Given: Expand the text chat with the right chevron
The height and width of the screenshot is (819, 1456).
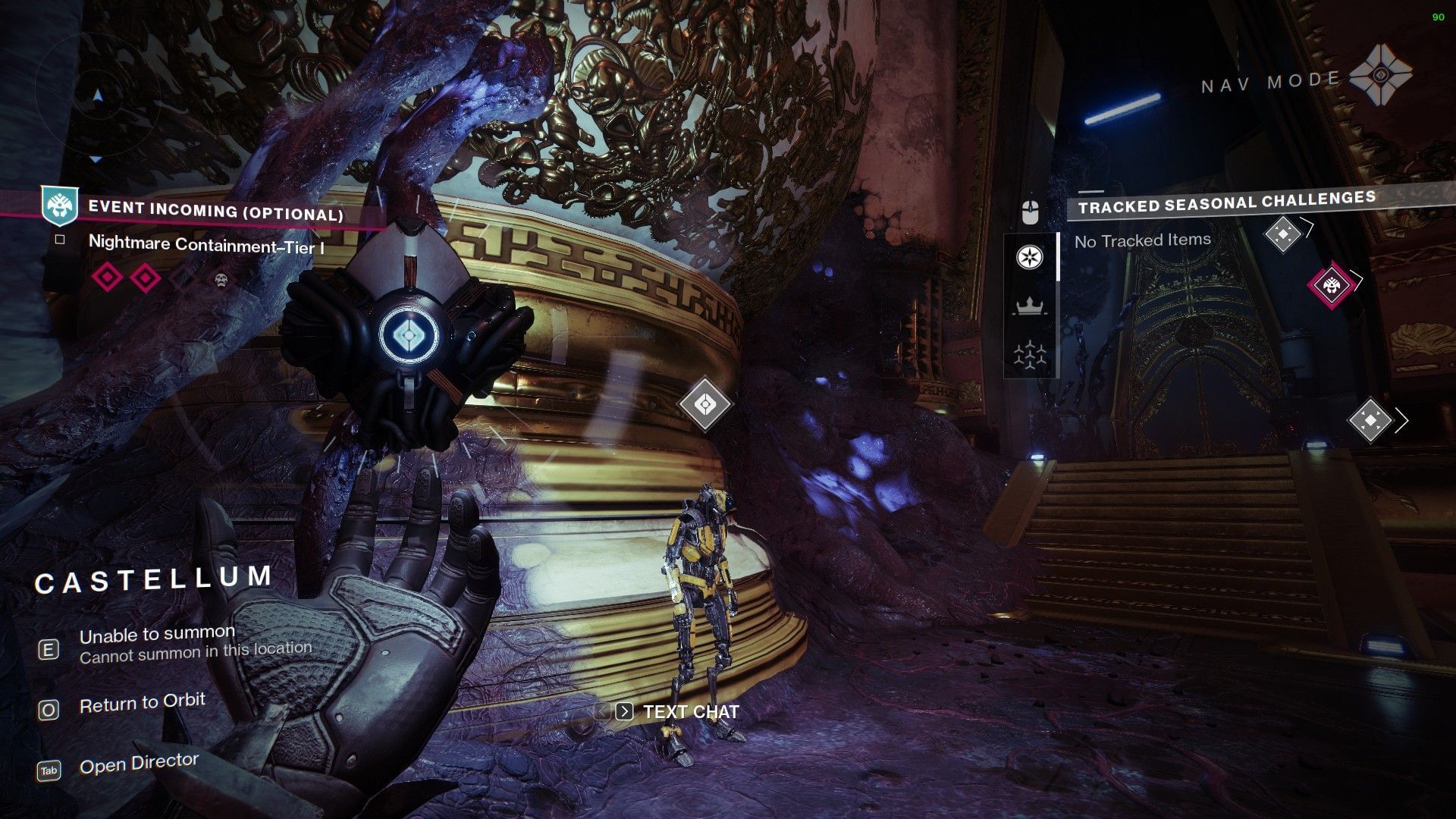Looking at the screenshot, I should click(625, 711).
